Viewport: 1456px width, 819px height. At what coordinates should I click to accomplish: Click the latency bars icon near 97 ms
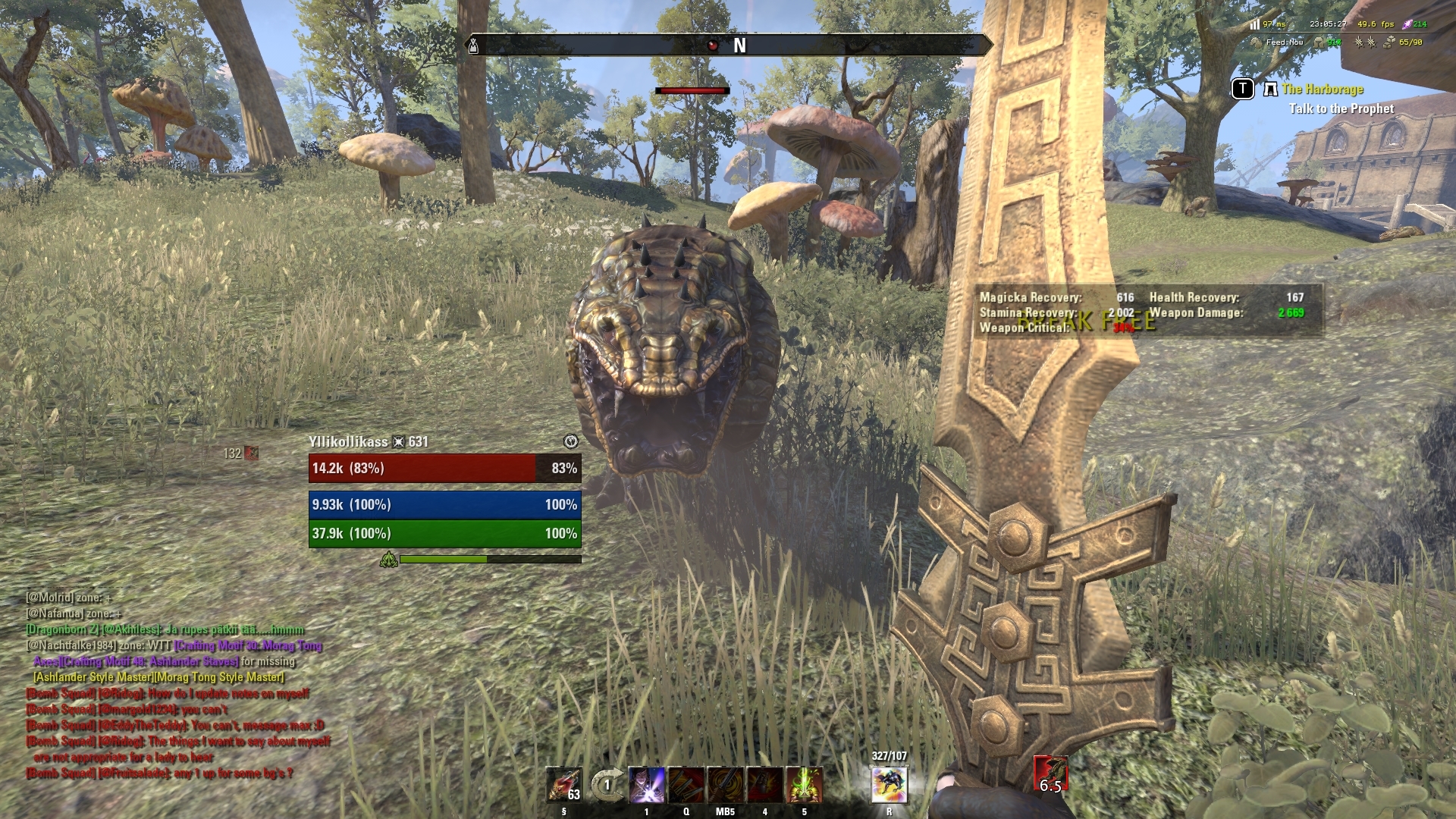[1256, 25]
